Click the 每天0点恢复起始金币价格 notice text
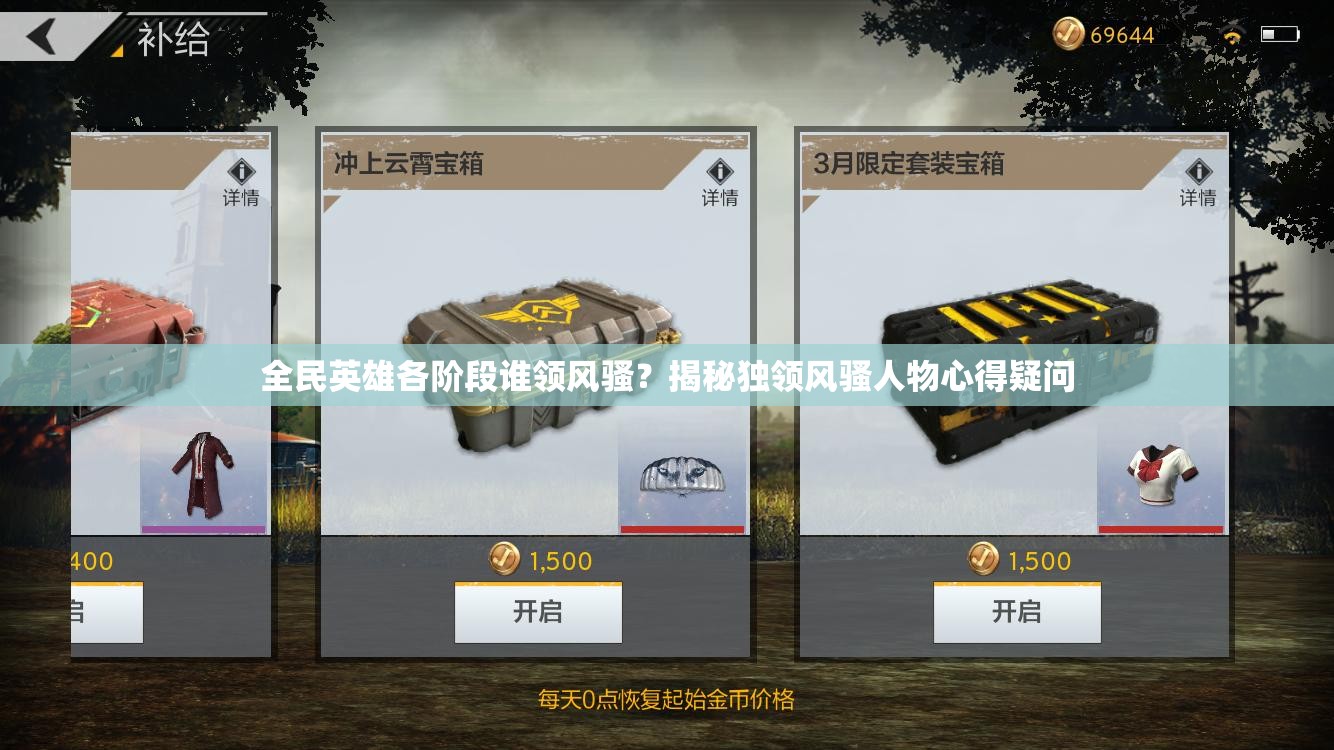This screenshot has width=1334, height=750. click(x=665, y=702)
